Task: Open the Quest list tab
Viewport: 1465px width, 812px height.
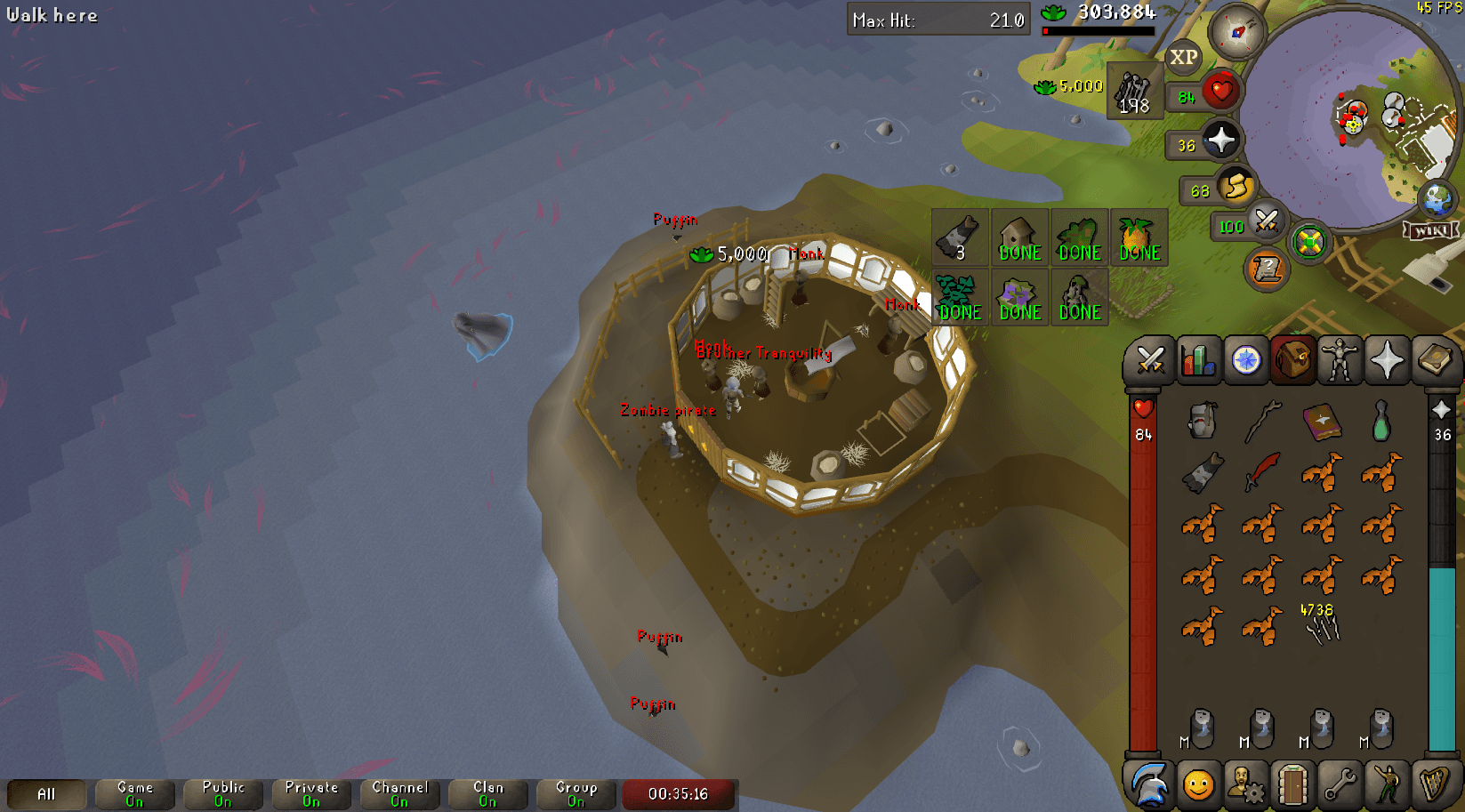Action: (1247, 360)
